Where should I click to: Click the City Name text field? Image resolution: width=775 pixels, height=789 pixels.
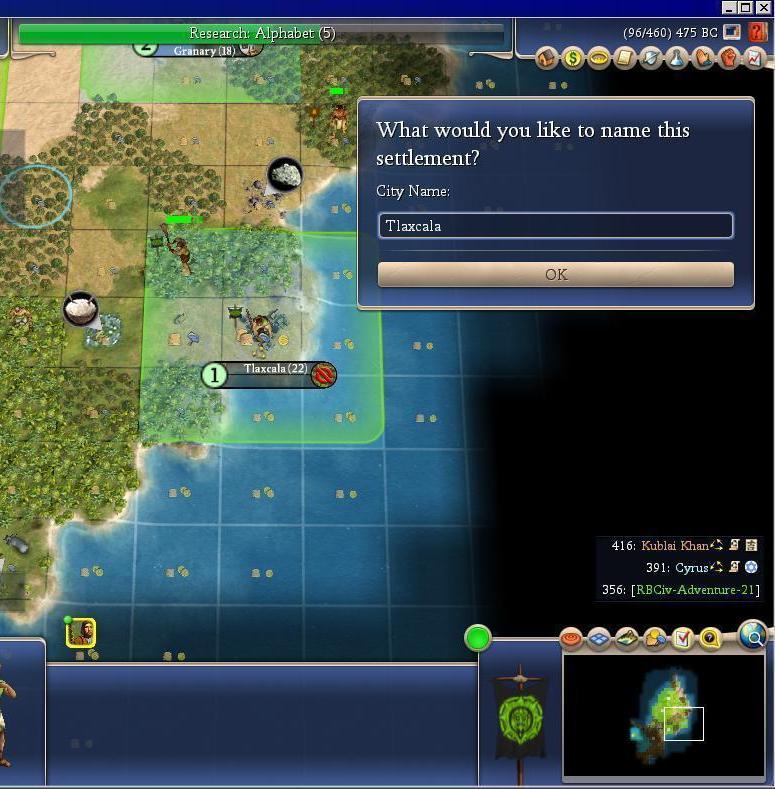[555, 226]
